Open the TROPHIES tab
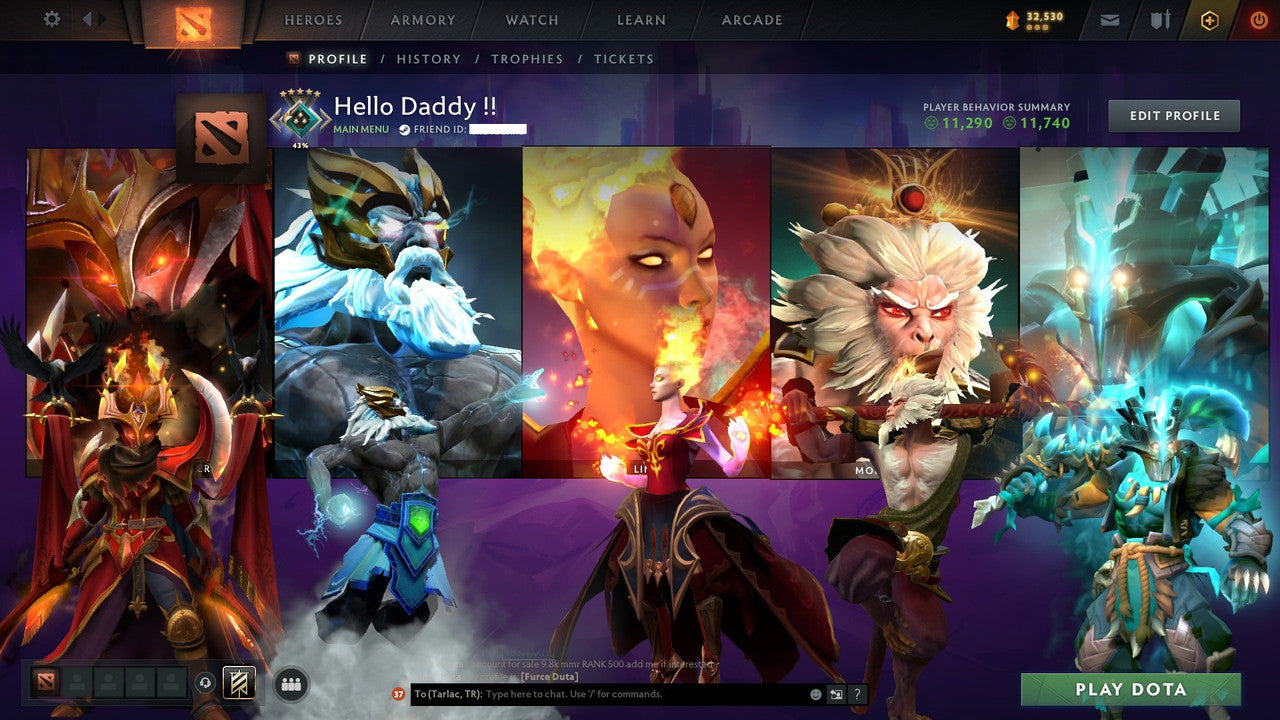 coord(528,59)
